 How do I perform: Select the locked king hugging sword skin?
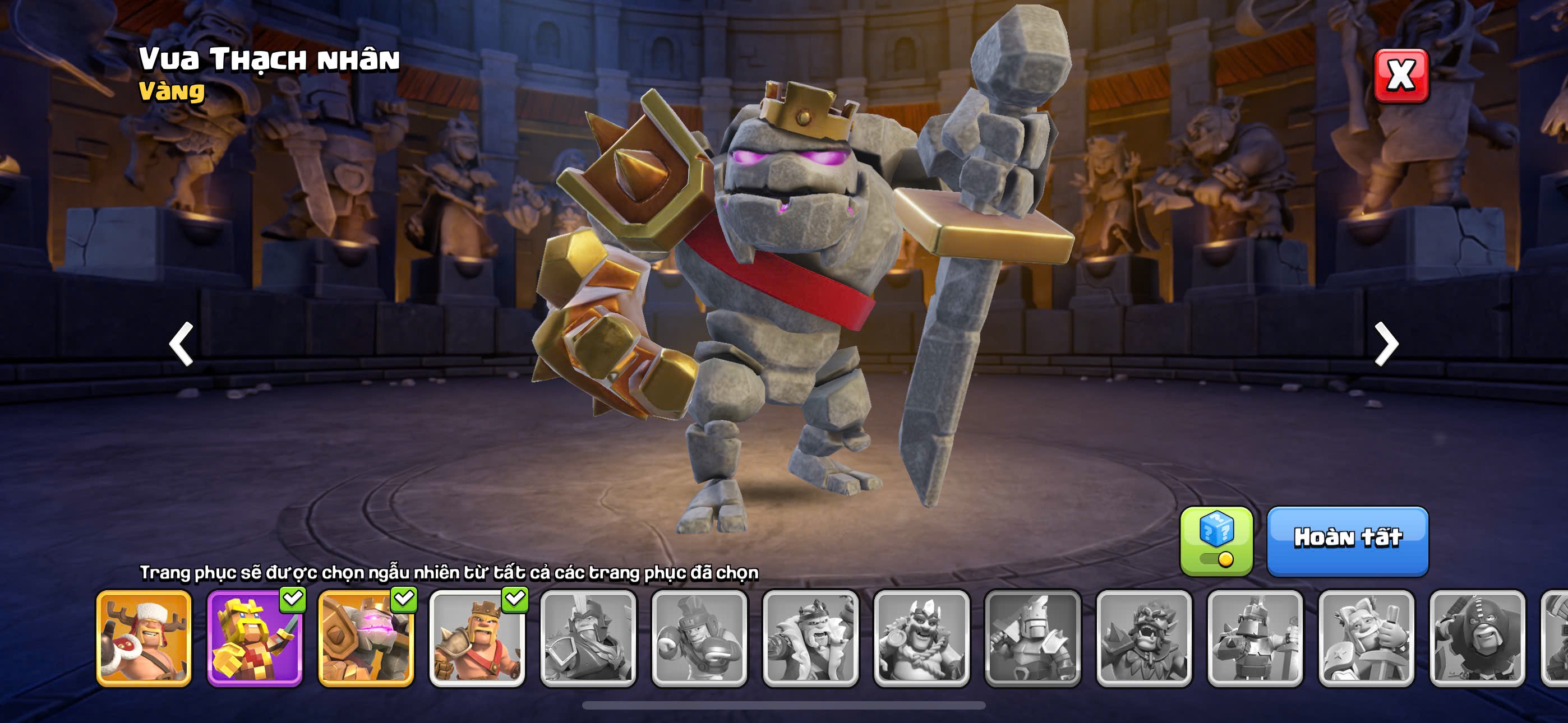[1366, 638]
